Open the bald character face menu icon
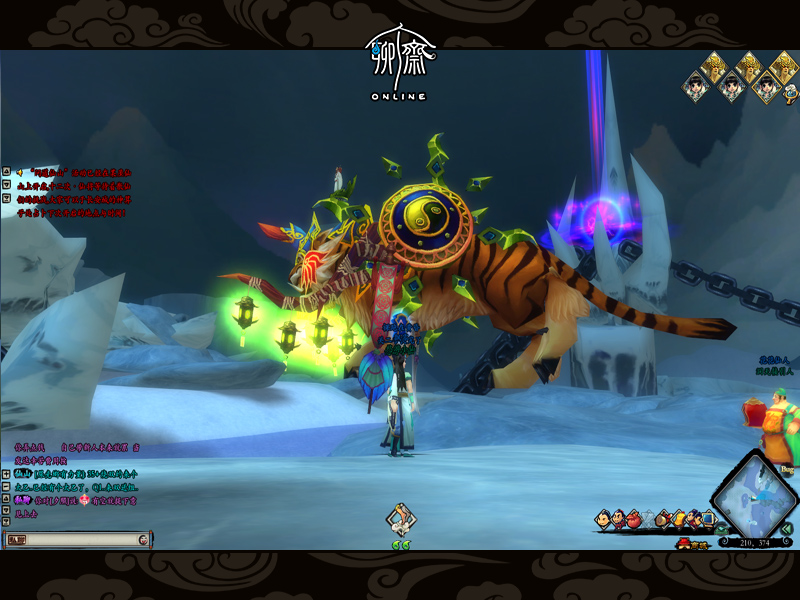 (x=602, y=519)
